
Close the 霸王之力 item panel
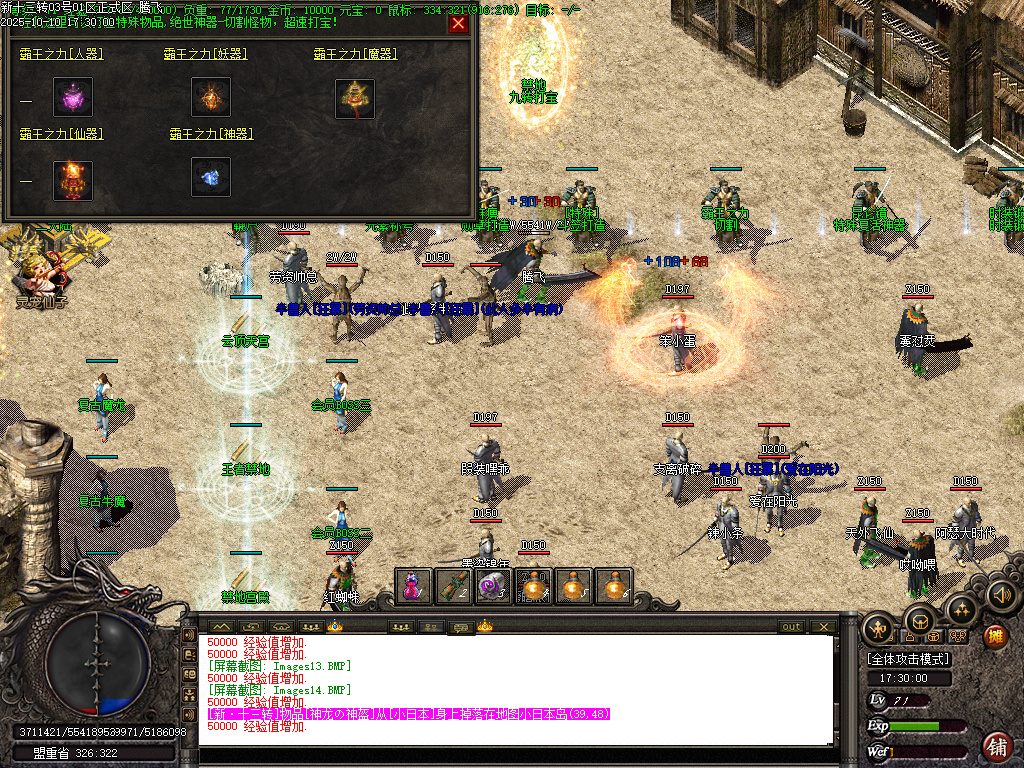pyautogui.click(x=458, y=24)
